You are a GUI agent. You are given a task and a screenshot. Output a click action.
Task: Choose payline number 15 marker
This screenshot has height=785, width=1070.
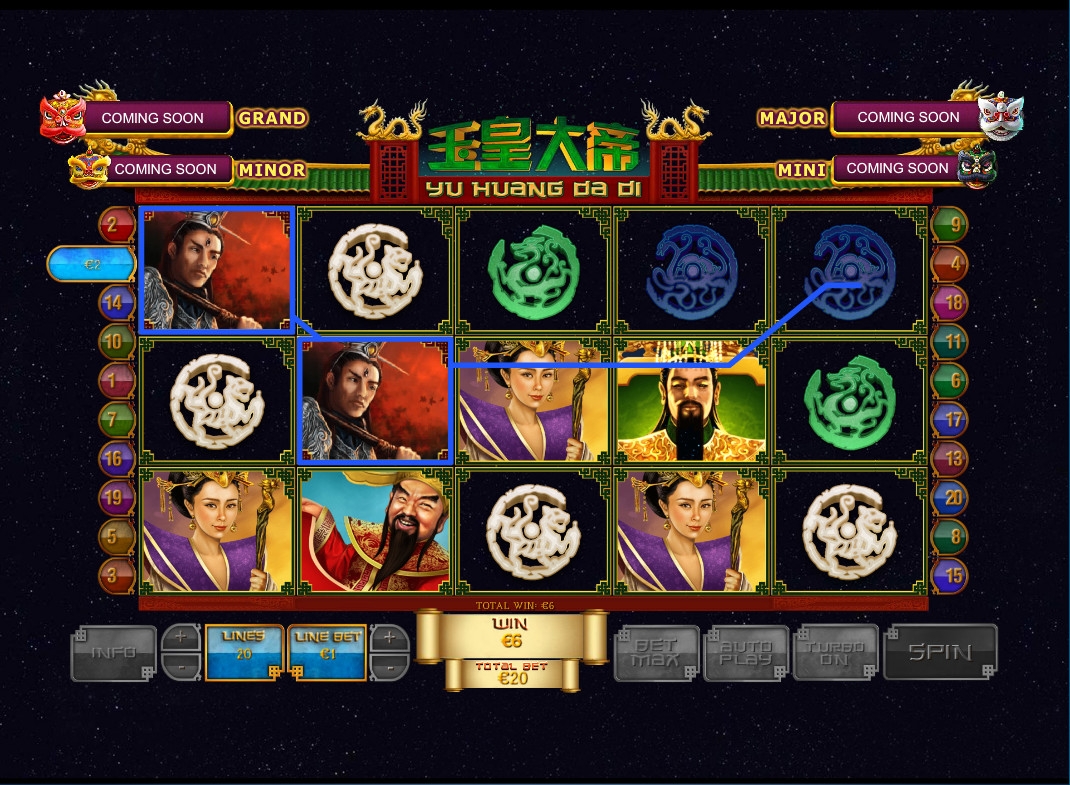pyautogui.click(x=949, y=575)
